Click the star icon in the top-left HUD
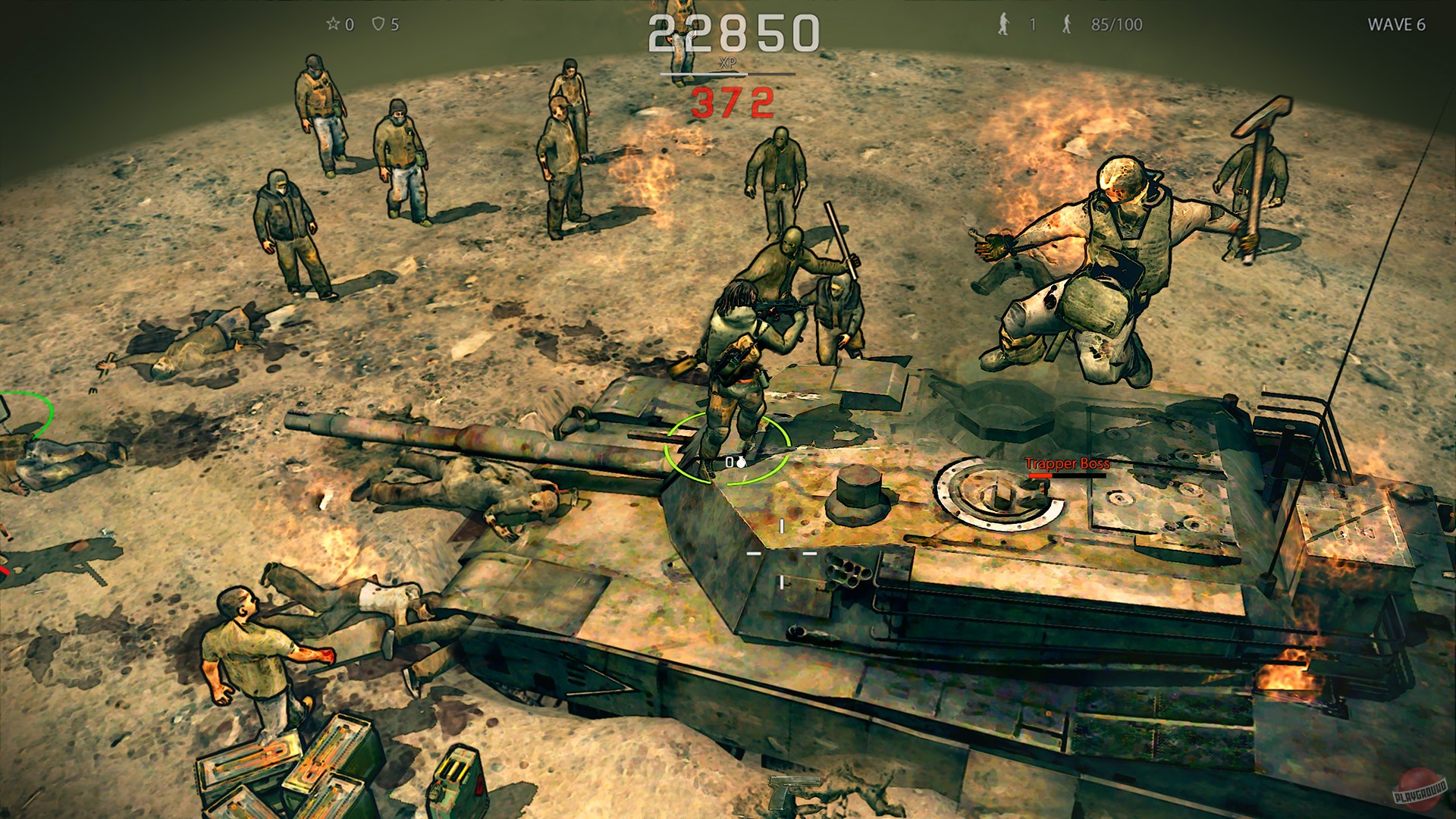Screen dimensions: 1456x819 point(332,24)
